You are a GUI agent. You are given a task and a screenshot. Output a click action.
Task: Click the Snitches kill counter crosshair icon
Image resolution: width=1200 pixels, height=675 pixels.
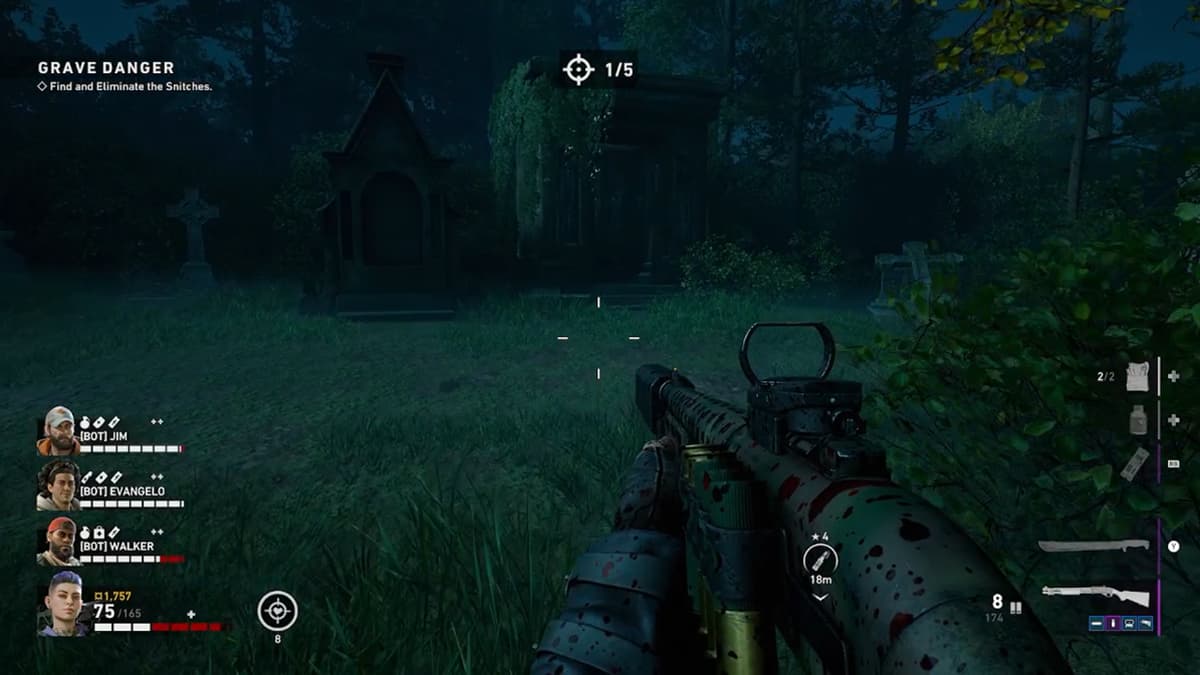click(578, 70)
